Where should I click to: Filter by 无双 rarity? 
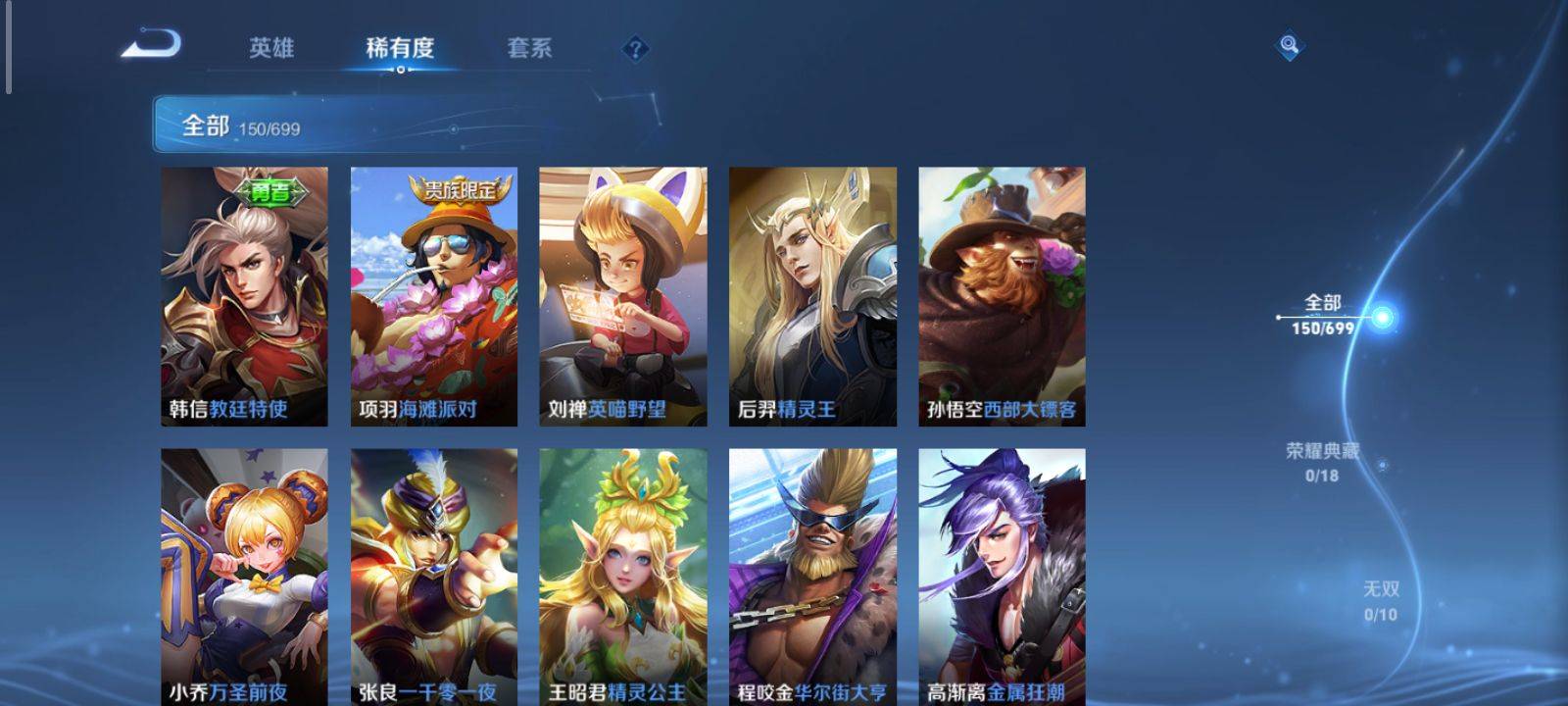(1381, 600)
